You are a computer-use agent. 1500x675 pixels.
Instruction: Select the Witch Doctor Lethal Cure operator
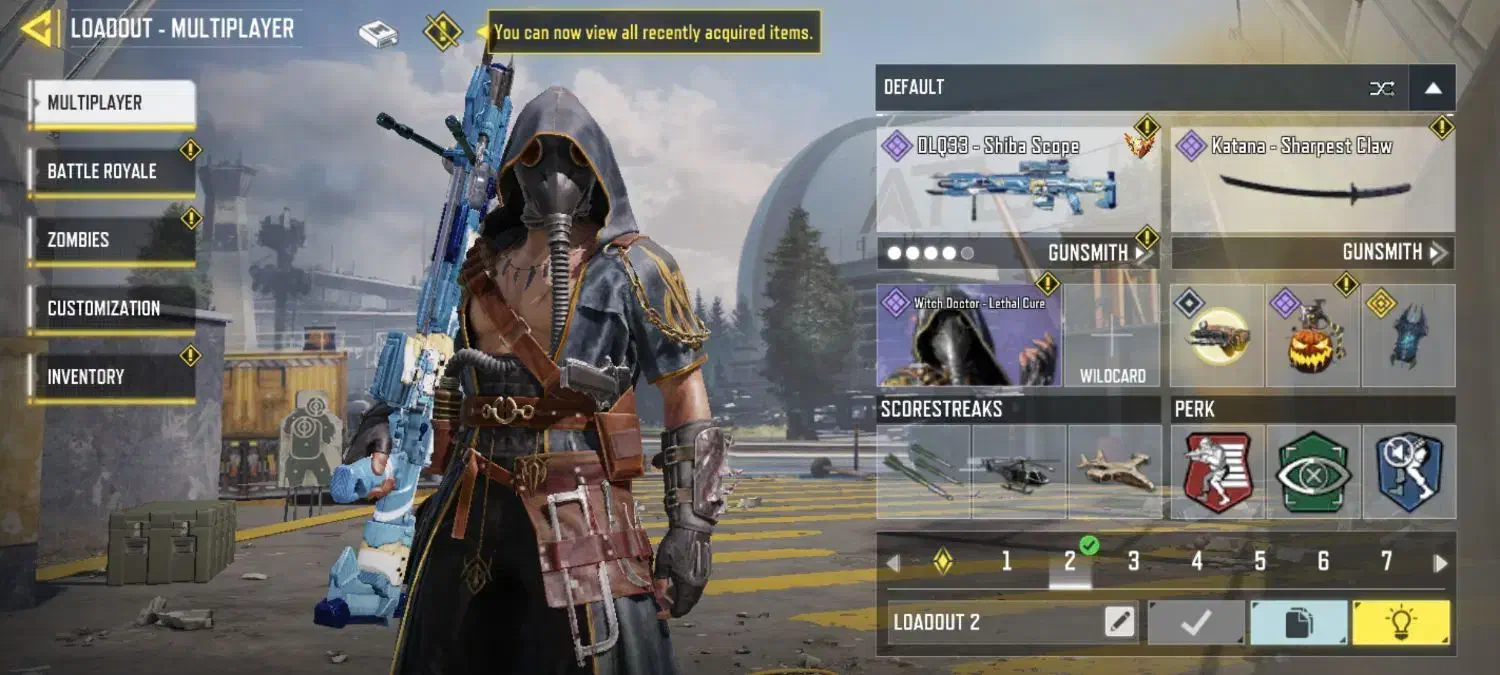pos(968,337)
